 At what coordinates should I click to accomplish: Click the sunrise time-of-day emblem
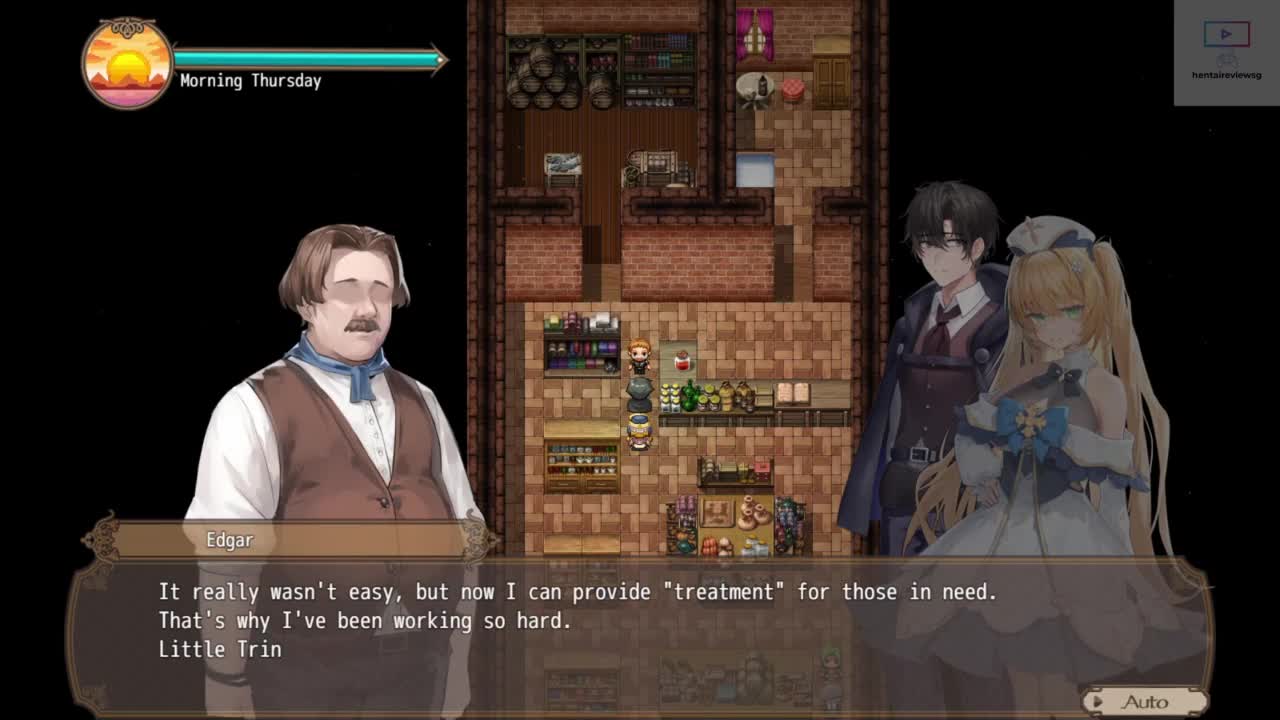click(127, 63)
